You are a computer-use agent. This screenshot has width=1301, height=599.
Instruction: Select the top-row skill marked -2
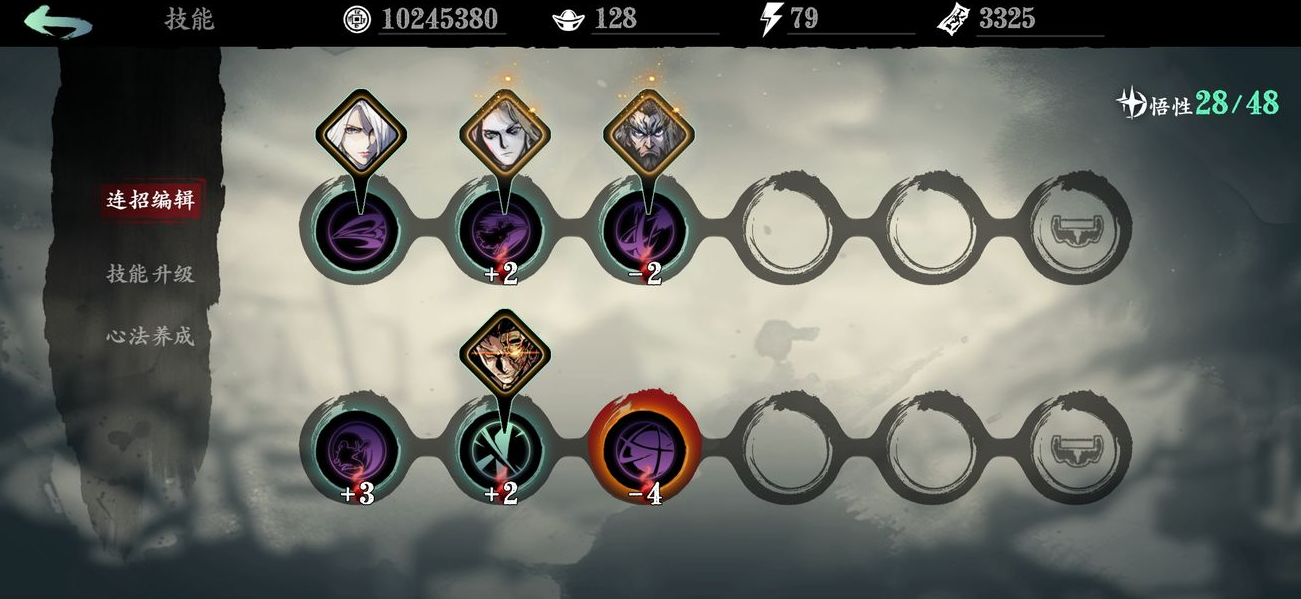pyautogui.click(x=645, y=230)
